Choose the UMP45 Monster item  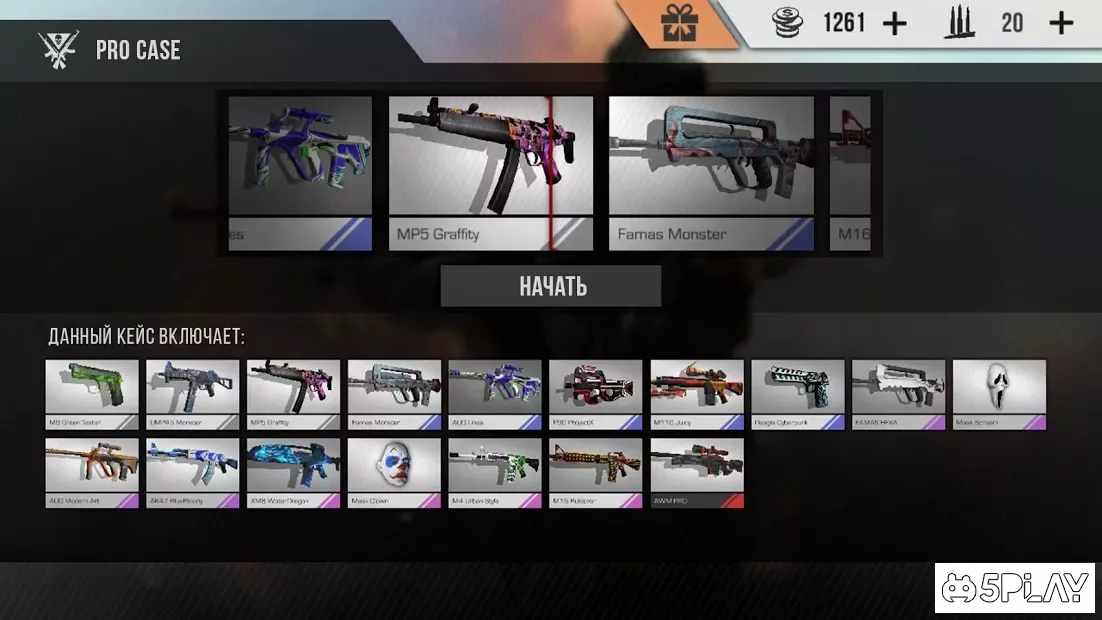click(x=193, y=393)
